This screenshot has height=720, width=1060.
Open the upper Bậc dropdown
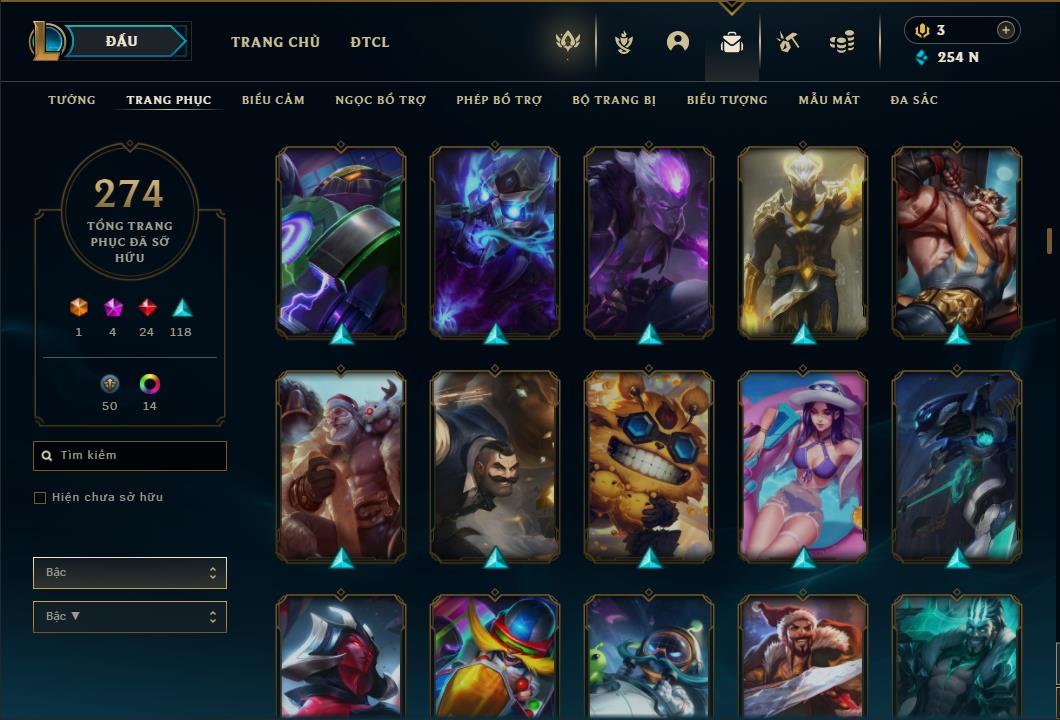[130, 573]
